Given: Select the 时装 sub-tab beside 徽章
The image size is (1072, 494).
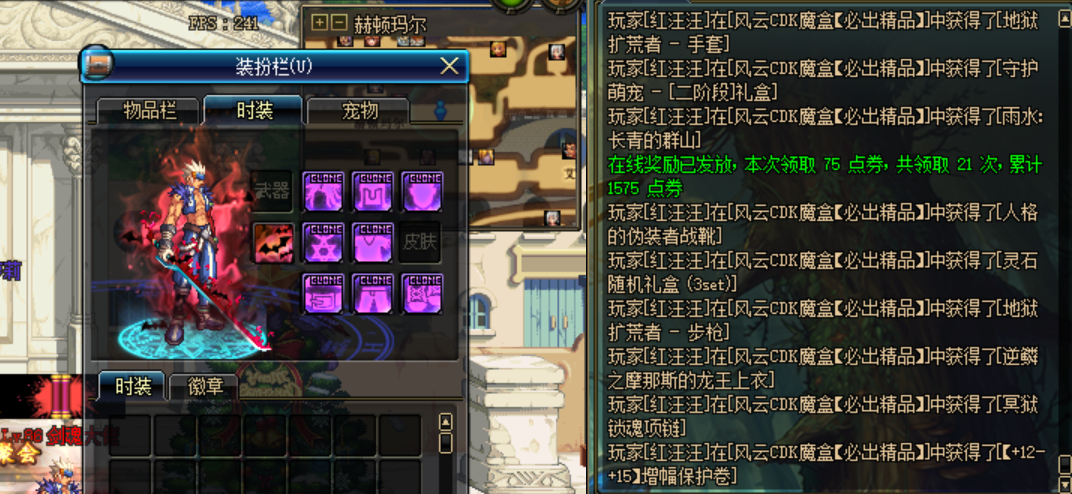Looking at the screenshot, I should point(132,387).
